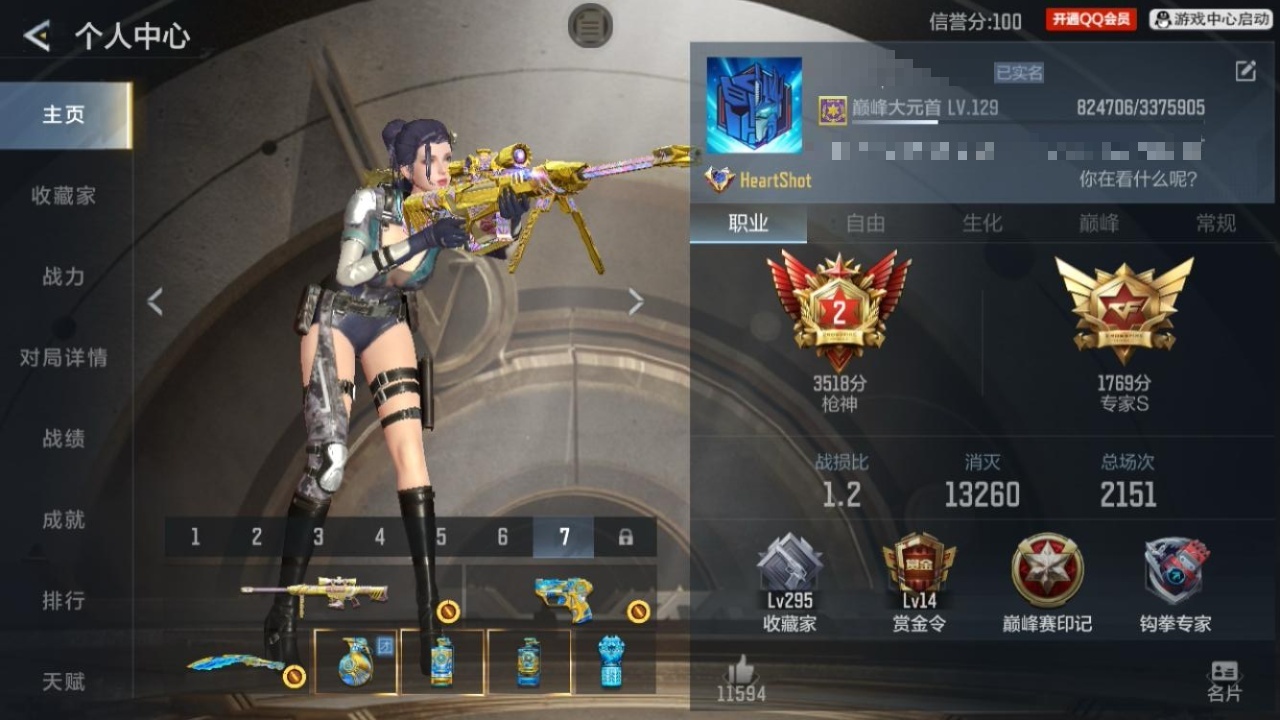
Task: Switch to the 生化 stats tab
Action: click(x=982, y=224)
